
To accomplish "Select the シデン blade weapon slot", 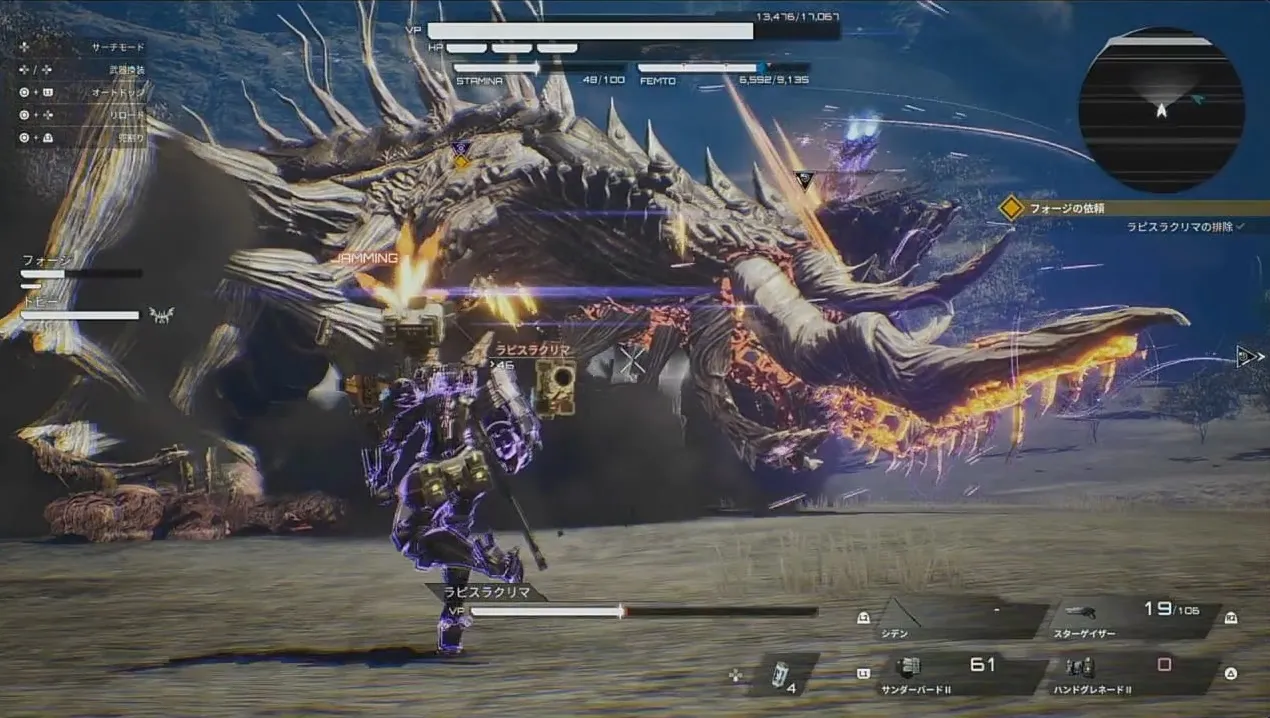I will tap(962, 620).
